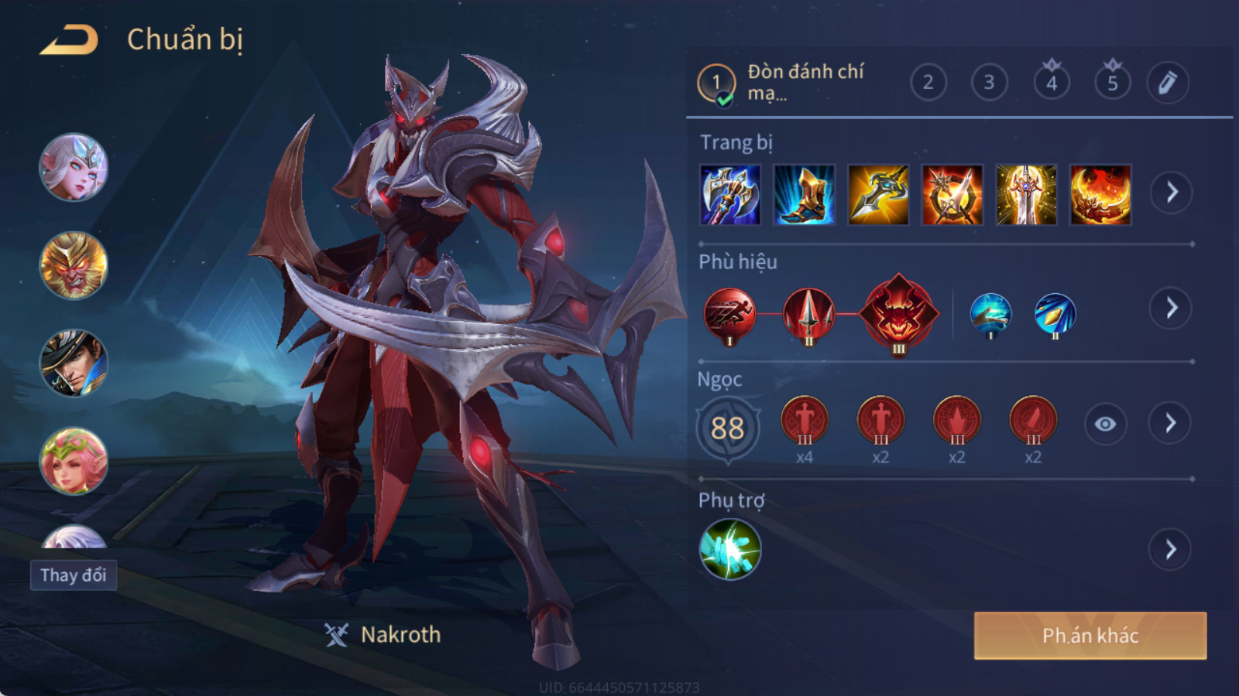This screenshot has height=696, width=1239.
Task: Open the Phù hiệu badge arrow
Action: click(1171, 308)
